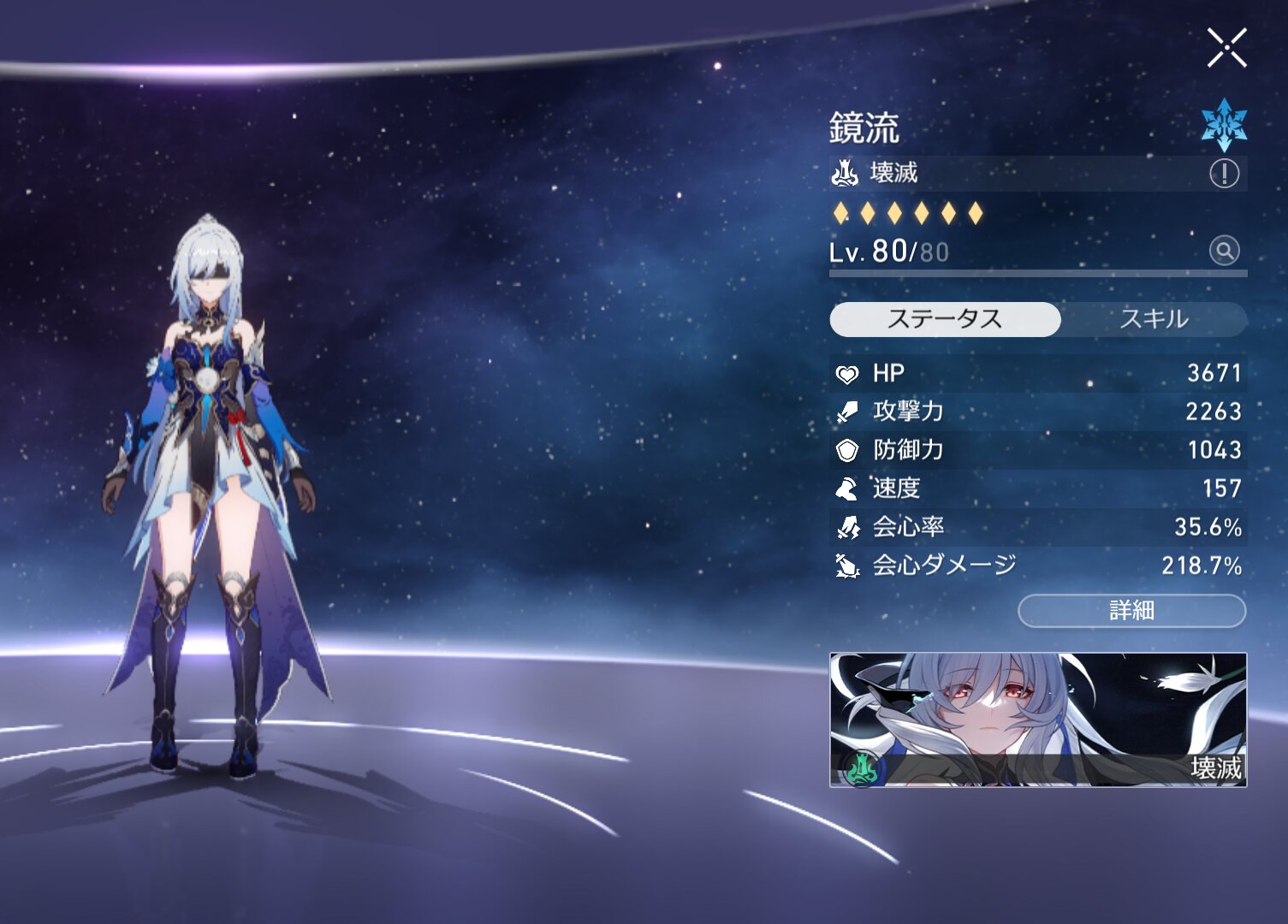This screenshot has width=1288, height=924.
Task: Open the 詳細 stats details
Action: (1131, 610)
